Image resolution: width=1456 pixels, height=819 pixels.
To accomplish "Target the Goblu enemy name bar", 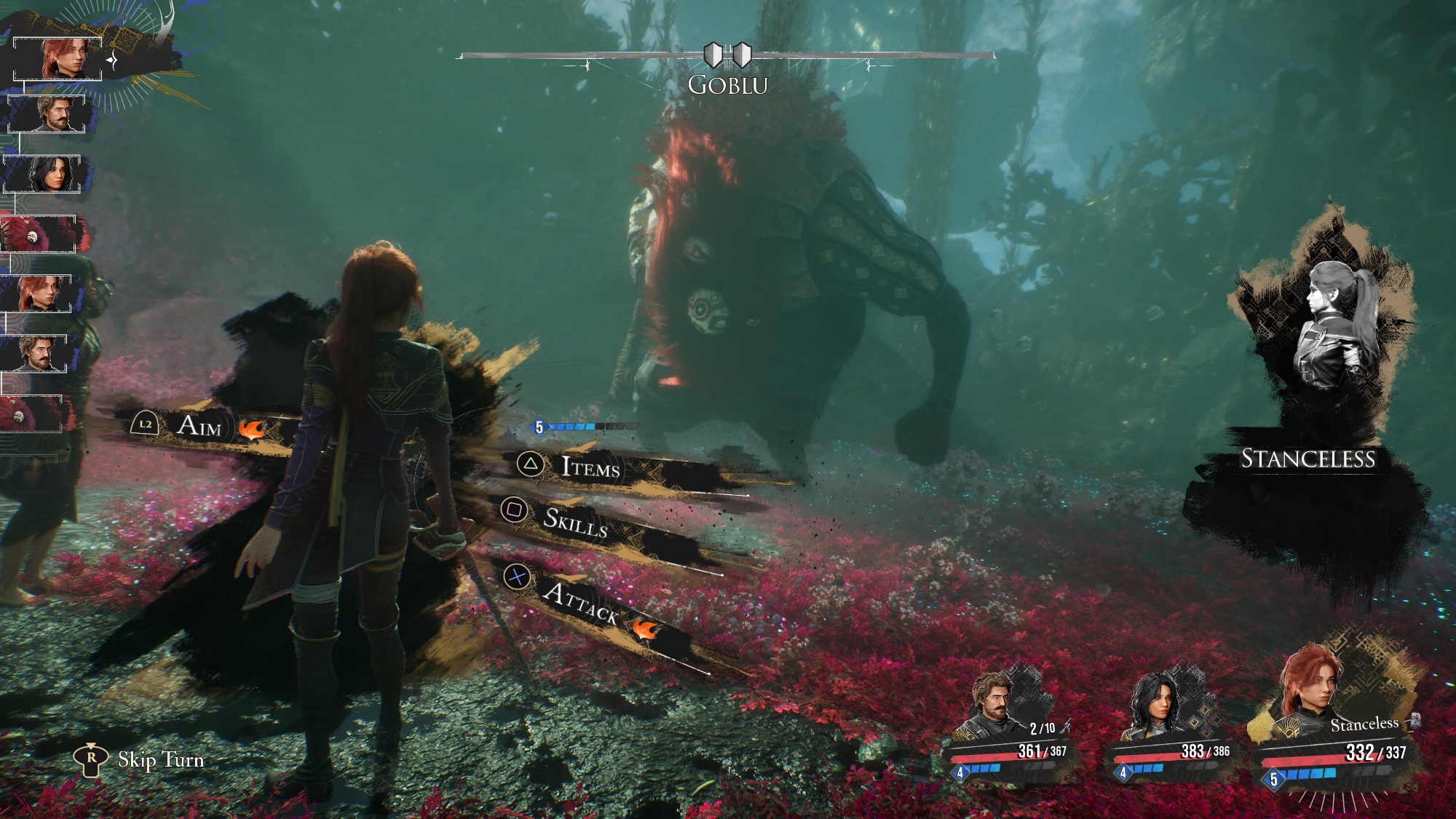I will coord(727,85).
